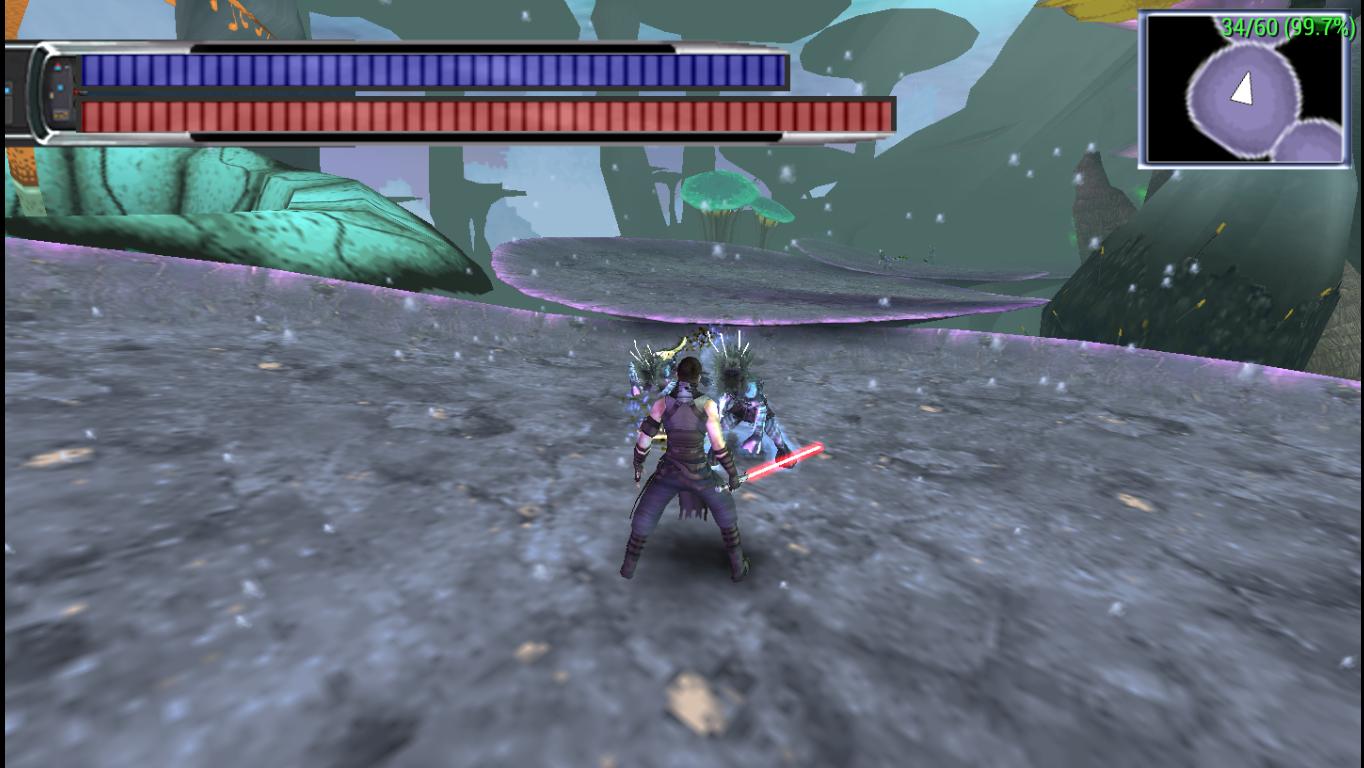This screenshot has height=768, width=1364.
Task: Click the minimap in the corner
Action: point(1244,90)
